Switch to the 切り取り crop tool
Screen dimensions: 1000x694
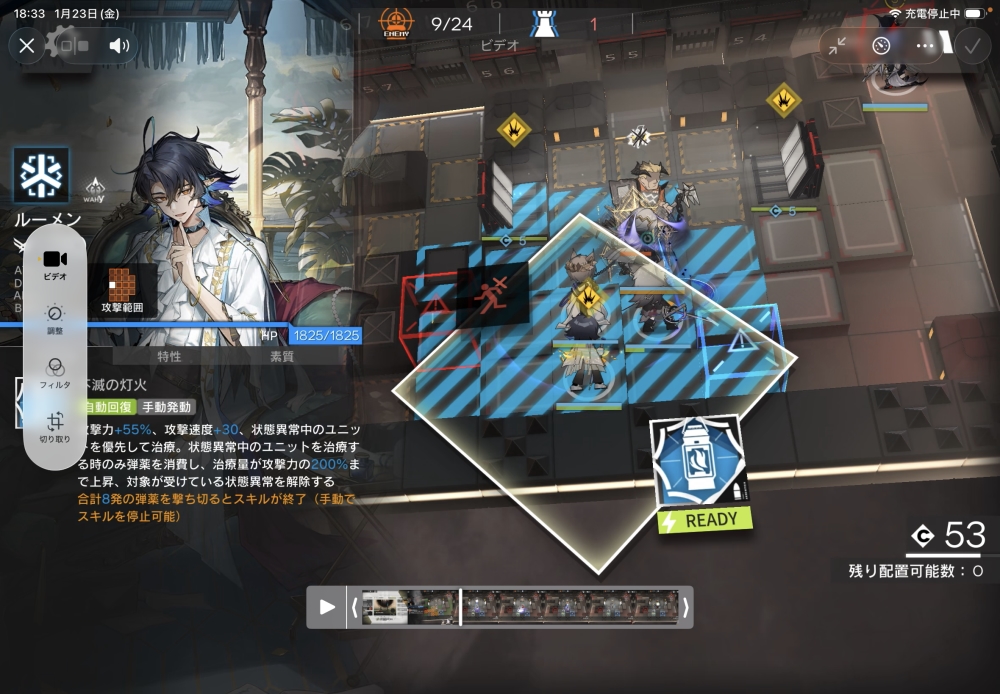click(55, 426)
